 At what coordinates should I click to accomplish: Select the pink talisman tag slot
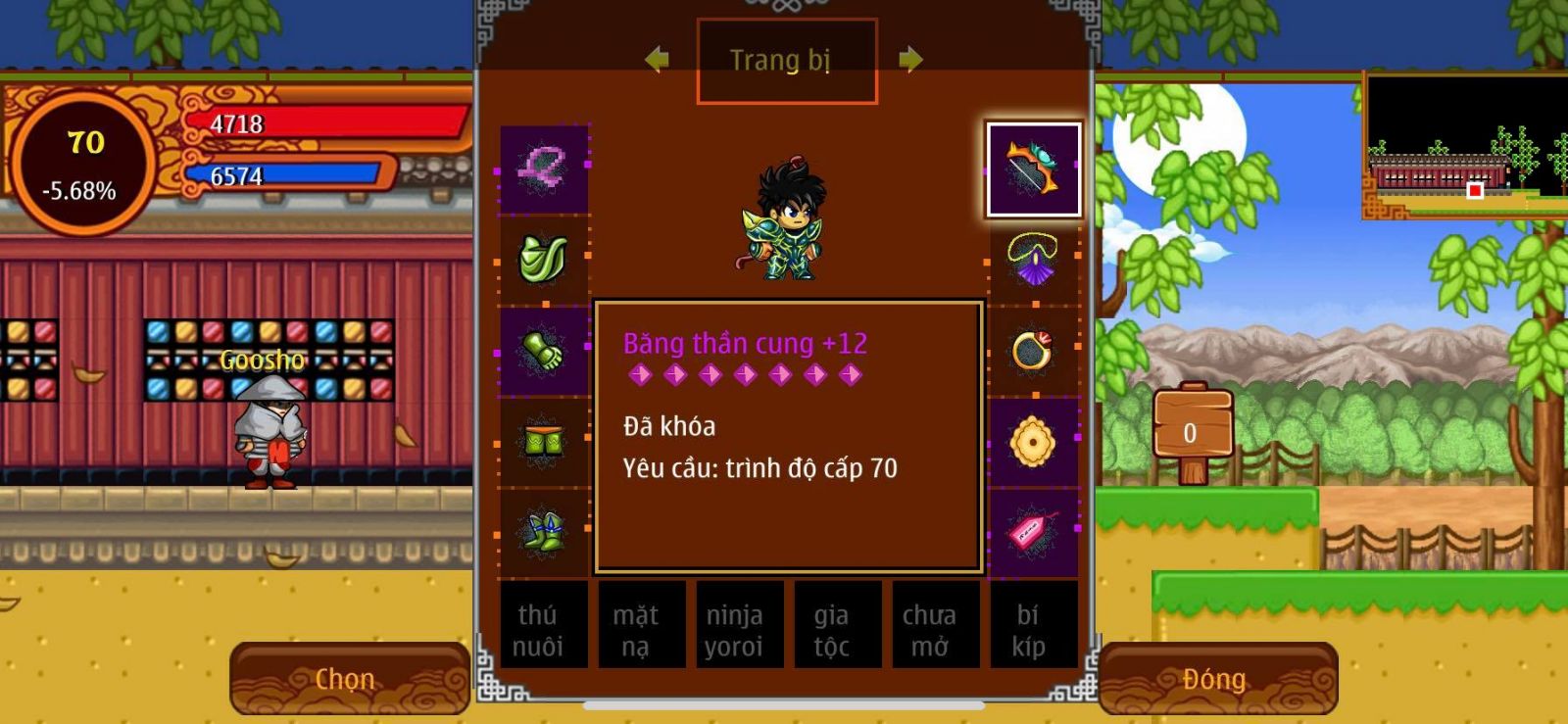coord(1033,533)
